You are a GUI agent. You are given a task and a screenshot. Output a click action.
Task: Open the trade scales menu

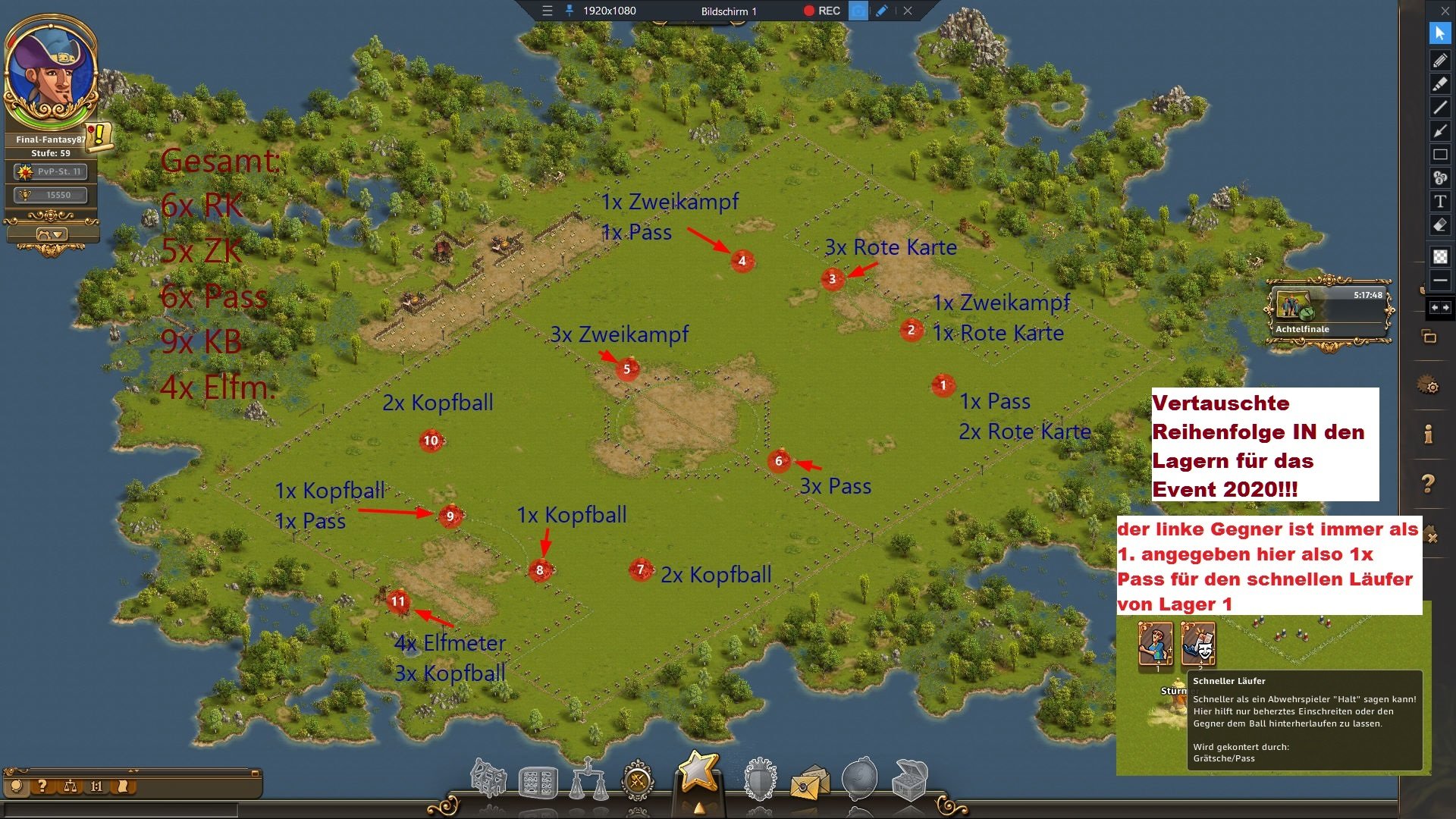click(x=589, y=780)
